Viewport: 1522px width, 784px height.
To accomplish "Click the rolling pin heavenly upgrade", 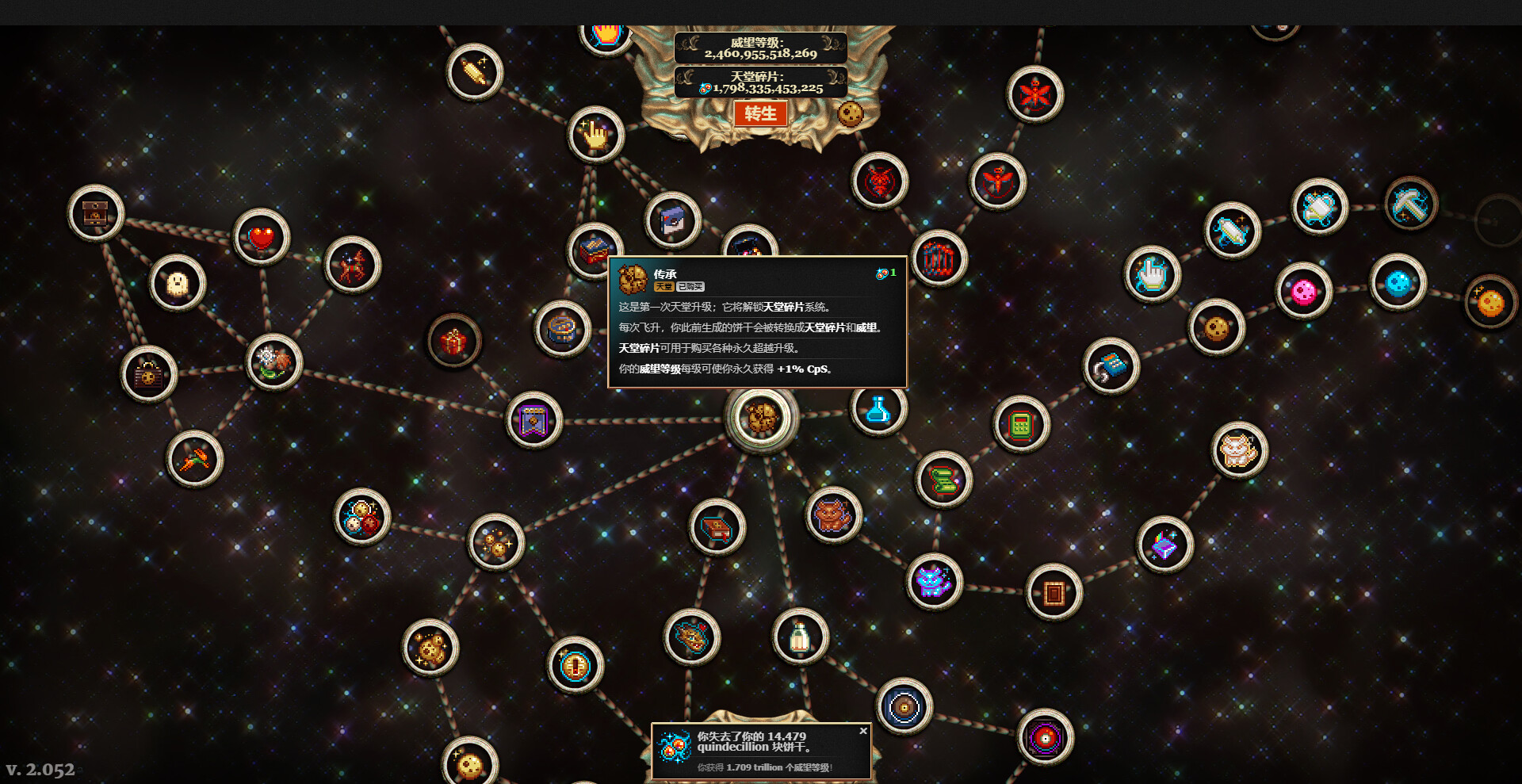I will [474, 71].
